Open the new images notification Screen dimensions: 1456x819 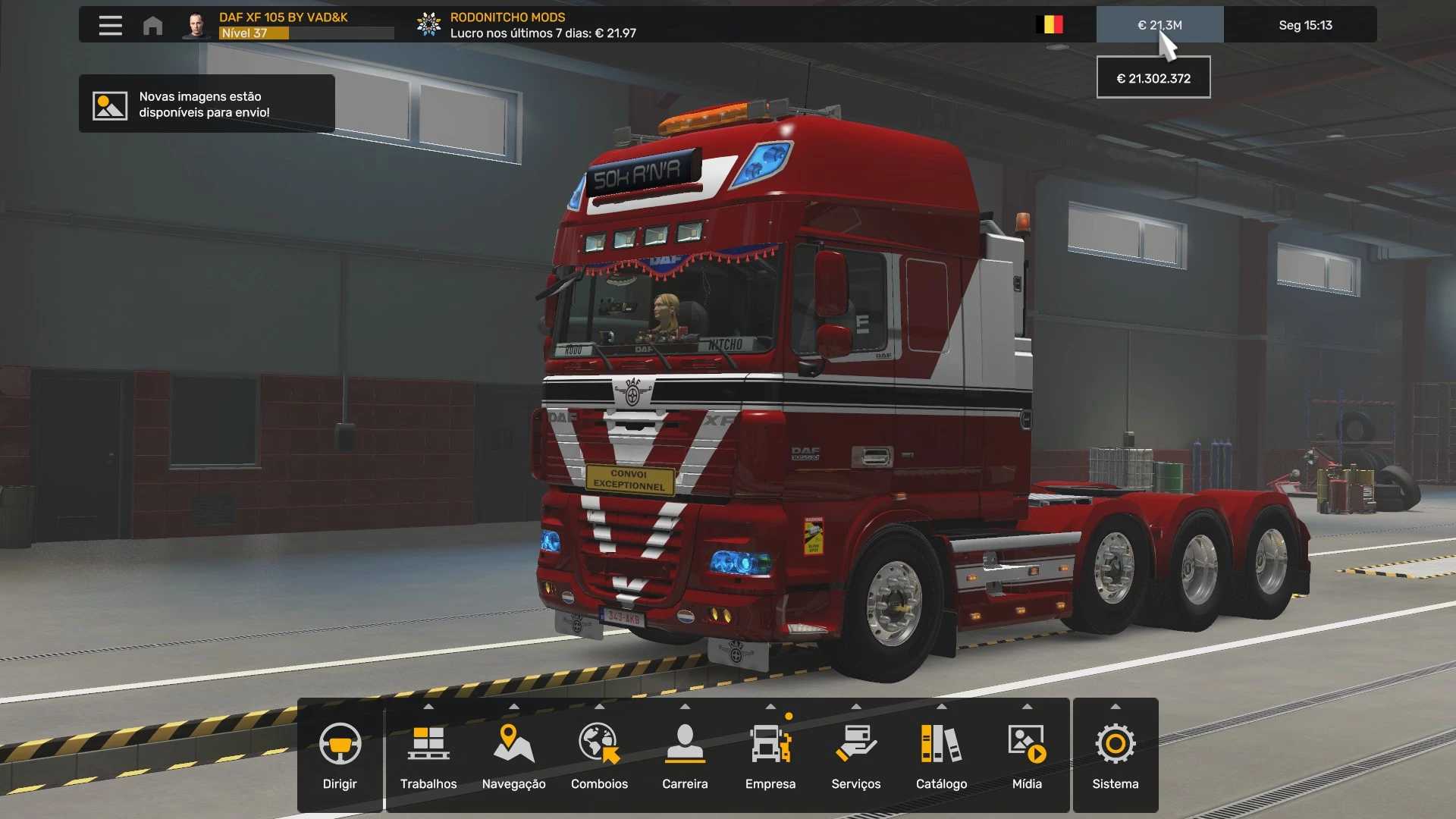coord(206,104)
